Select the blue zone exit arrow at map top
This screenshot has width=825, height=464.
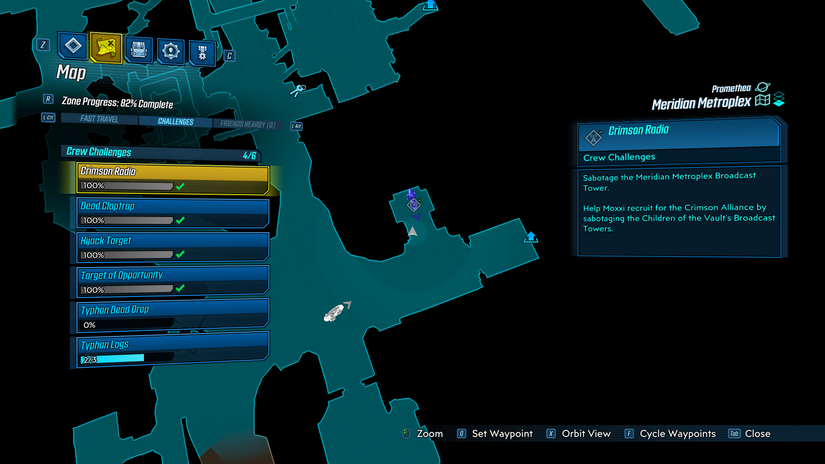(x=429, y=5)
